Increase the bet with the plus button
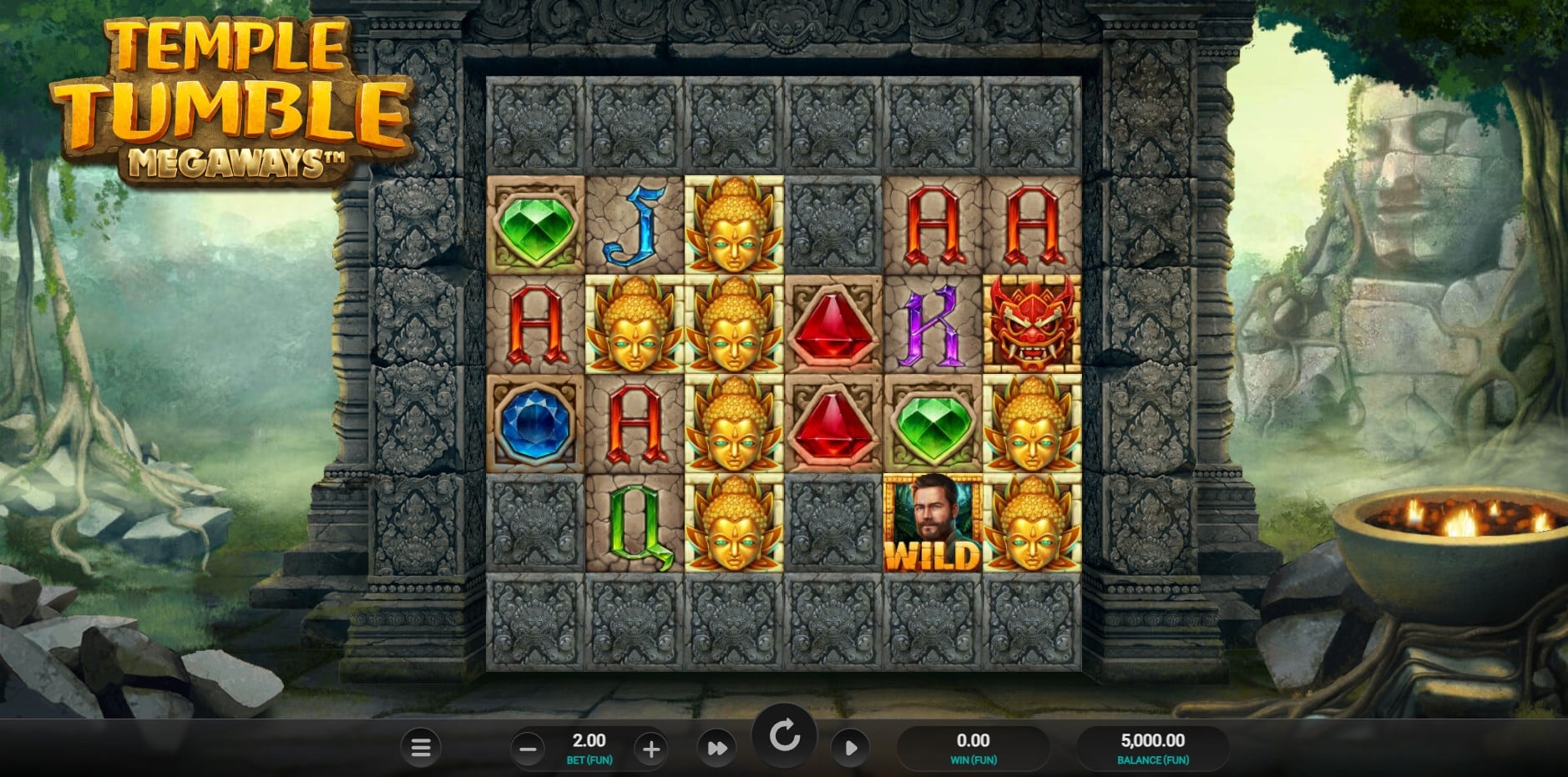 [650, 749]
